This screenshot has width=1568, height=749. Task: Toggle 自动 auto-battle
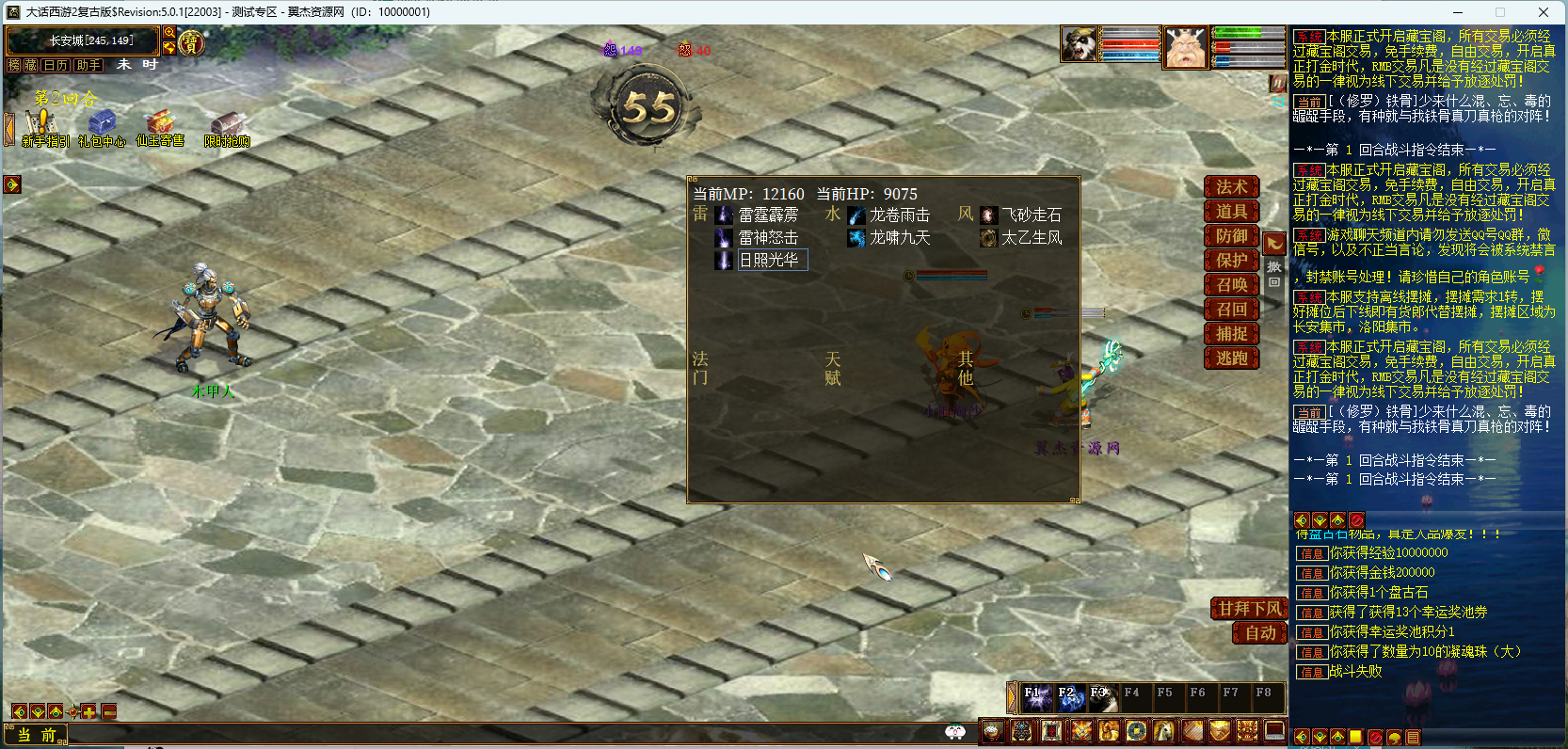point(1260,633)
